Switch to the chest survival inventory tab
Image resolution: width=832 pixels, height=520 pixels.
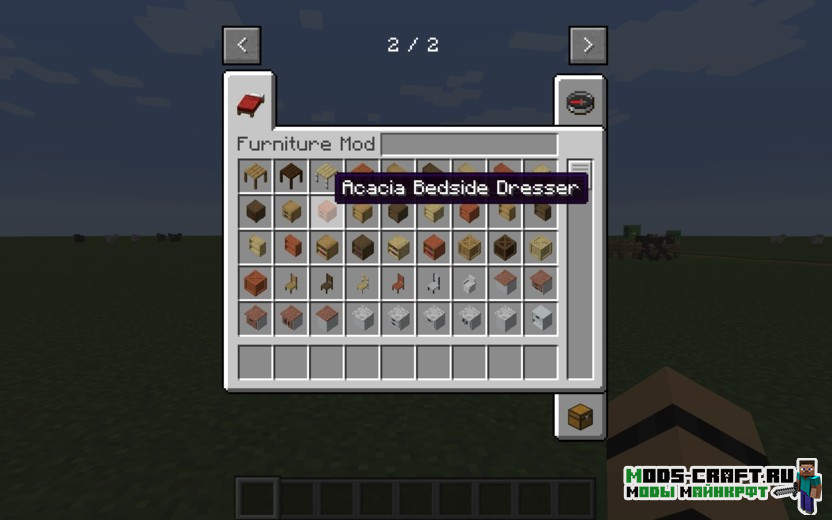pyautogui.click(x=579, y=417)
